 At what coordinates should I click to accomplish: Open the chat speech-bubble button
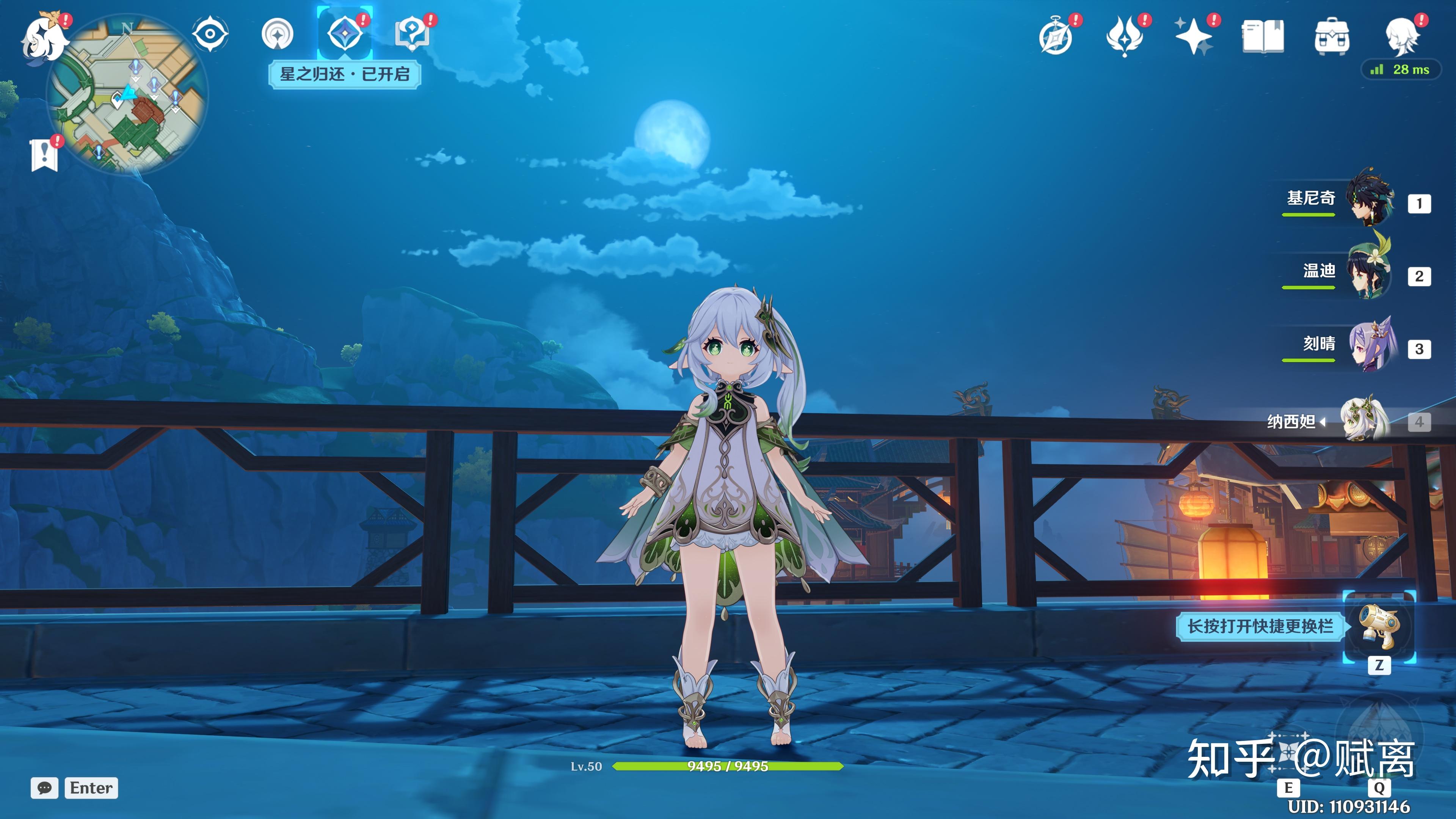click(45, 788)
